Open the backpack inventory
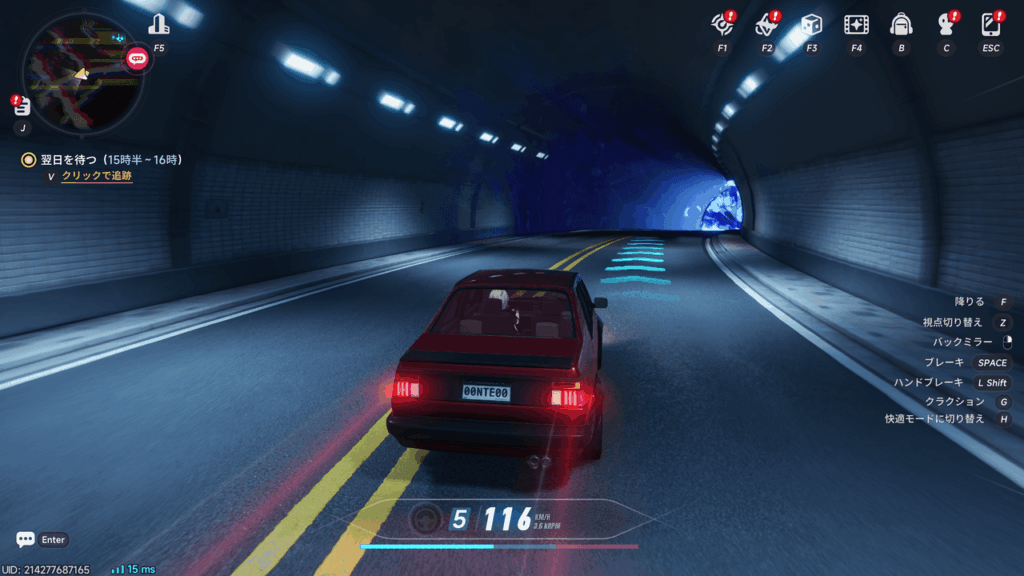Viewport: 1024px width, 576px height. [901, 24]
